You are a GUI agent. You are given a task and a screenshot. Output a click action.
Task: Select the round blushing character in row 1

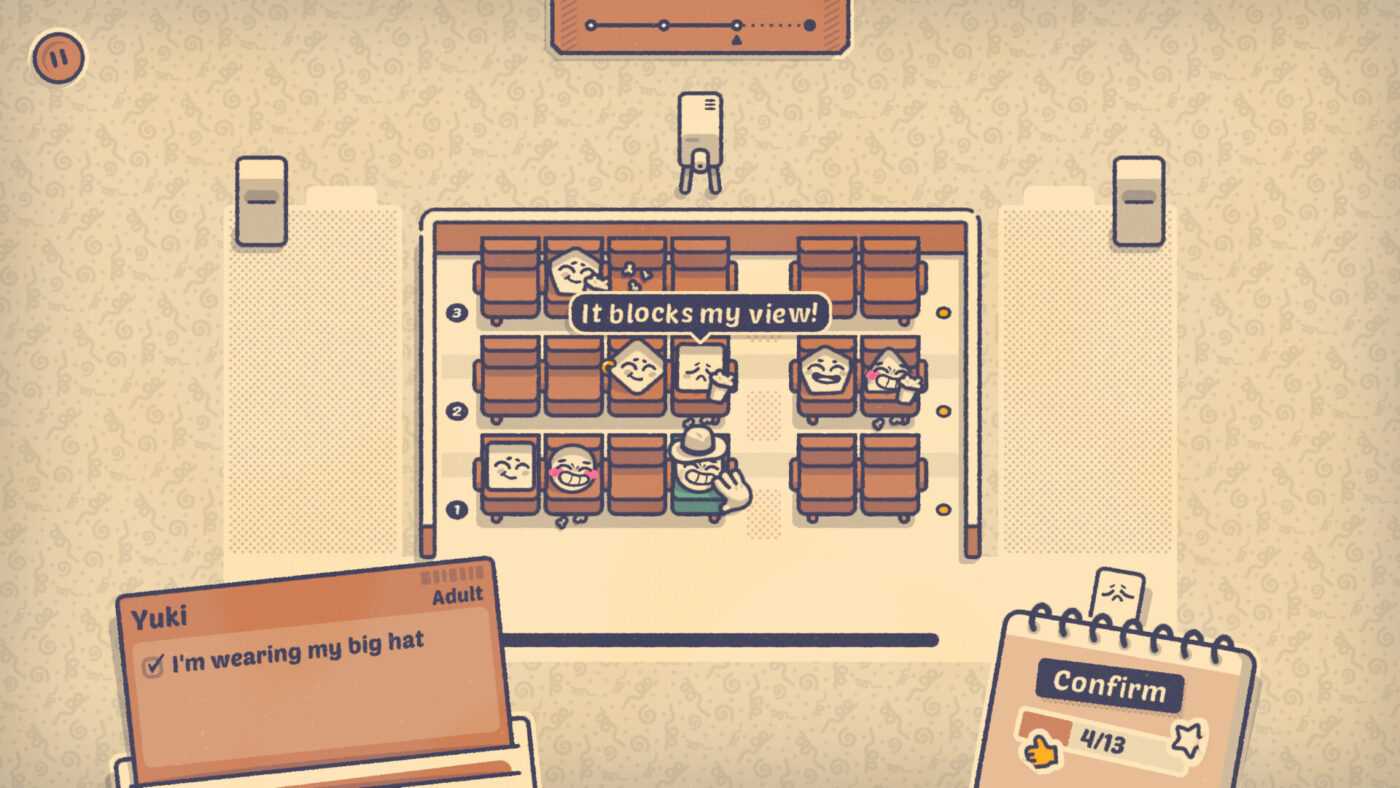point(573,468)
